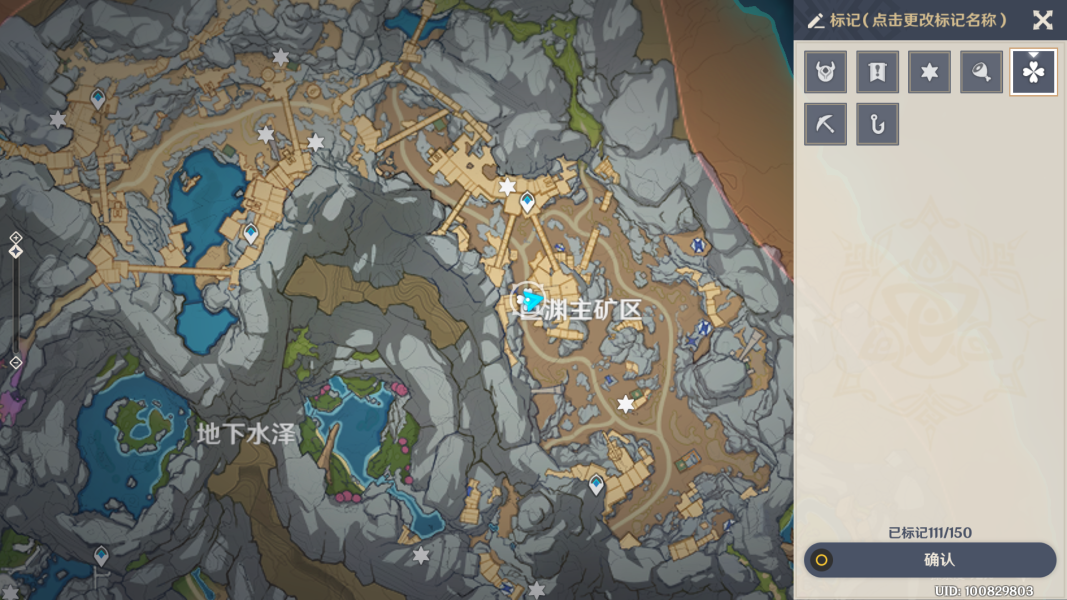Select the horned monster marker icon
The width and height of the screenshot is (1067, 600).
click(x=826, y=72)
